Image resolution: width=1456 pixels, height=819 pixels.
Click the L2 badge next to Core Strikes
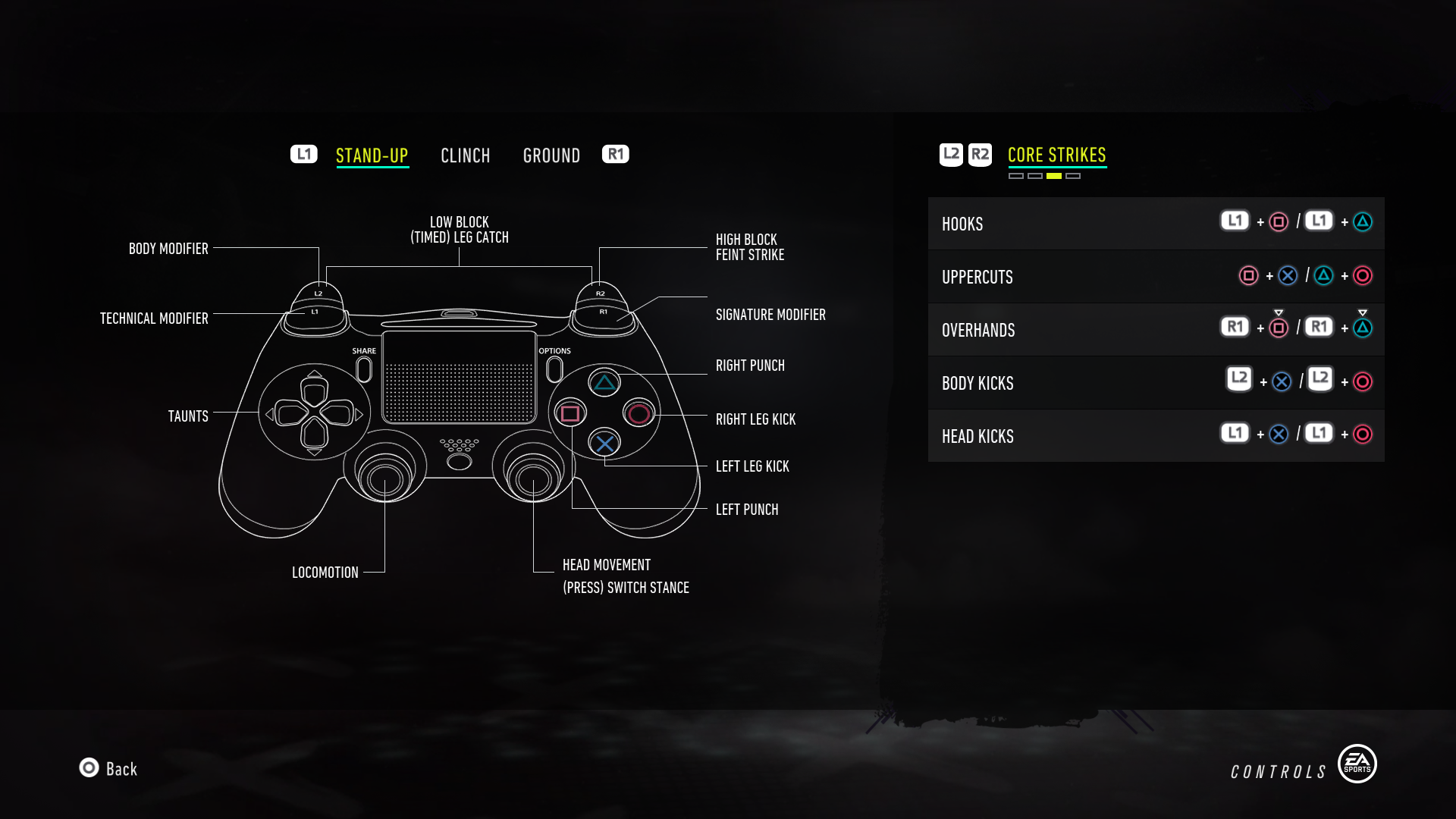coord(951,154)
